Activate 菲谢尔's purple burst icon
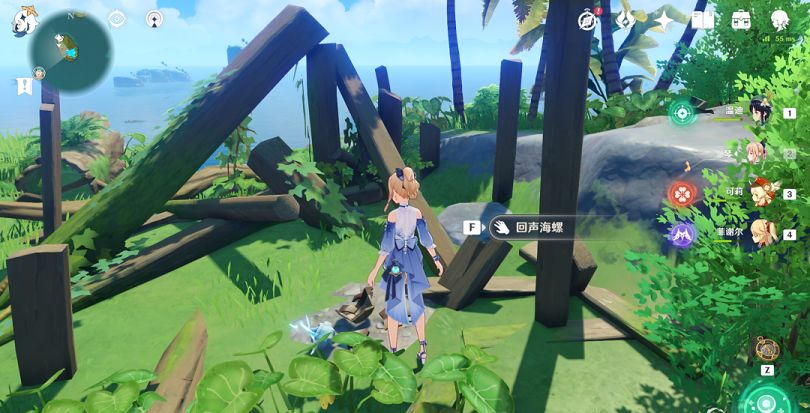This screenshot has width=810, height=413. tap(682, 234)
